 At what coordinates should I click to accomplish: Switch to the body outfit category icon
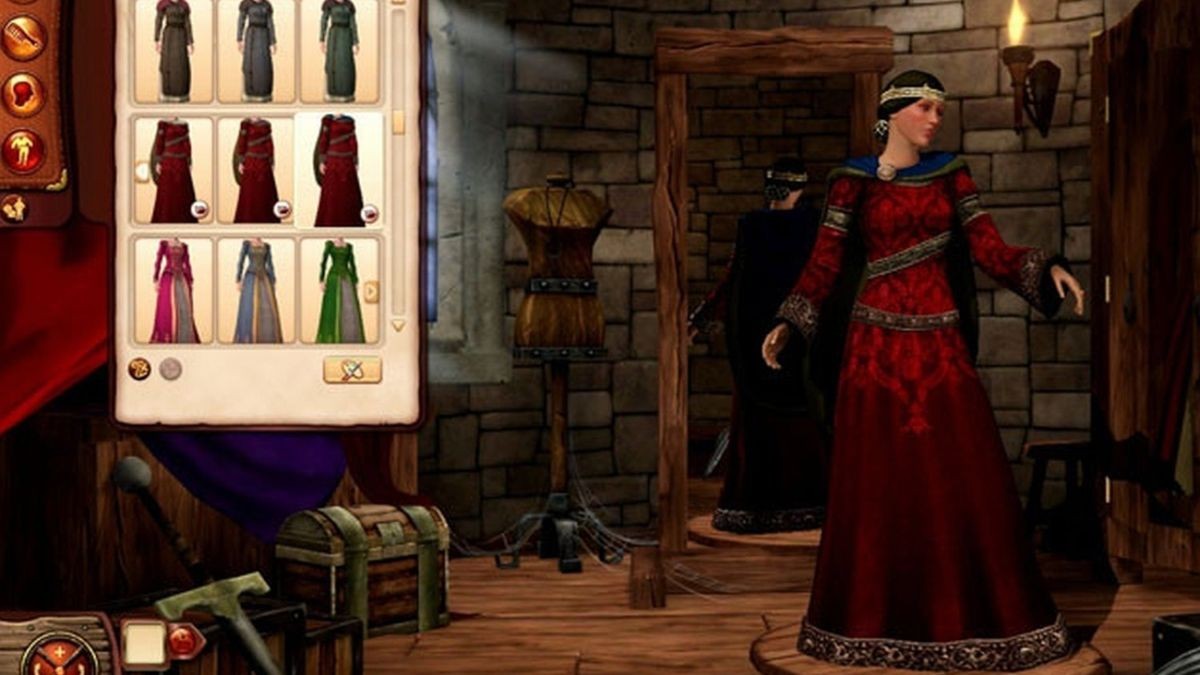(x=22, y=150)
